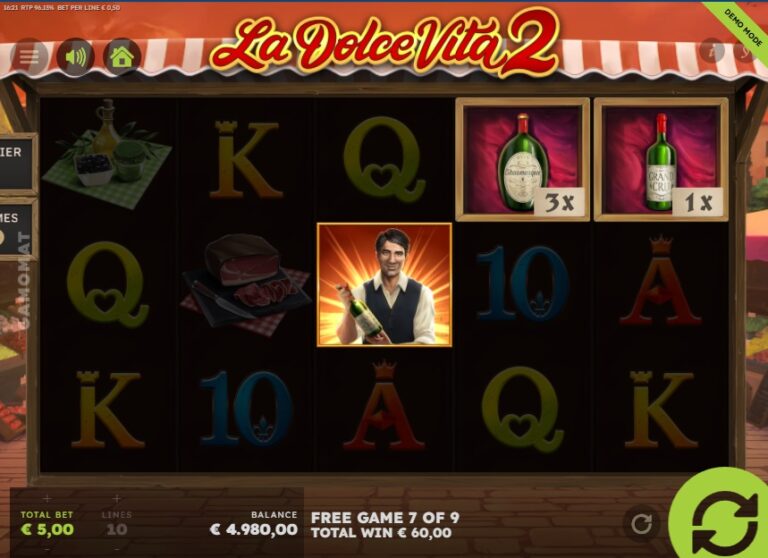Viewport: 768px width, 558px height.
Task: Decrease the number of lines
Action: 117,547
